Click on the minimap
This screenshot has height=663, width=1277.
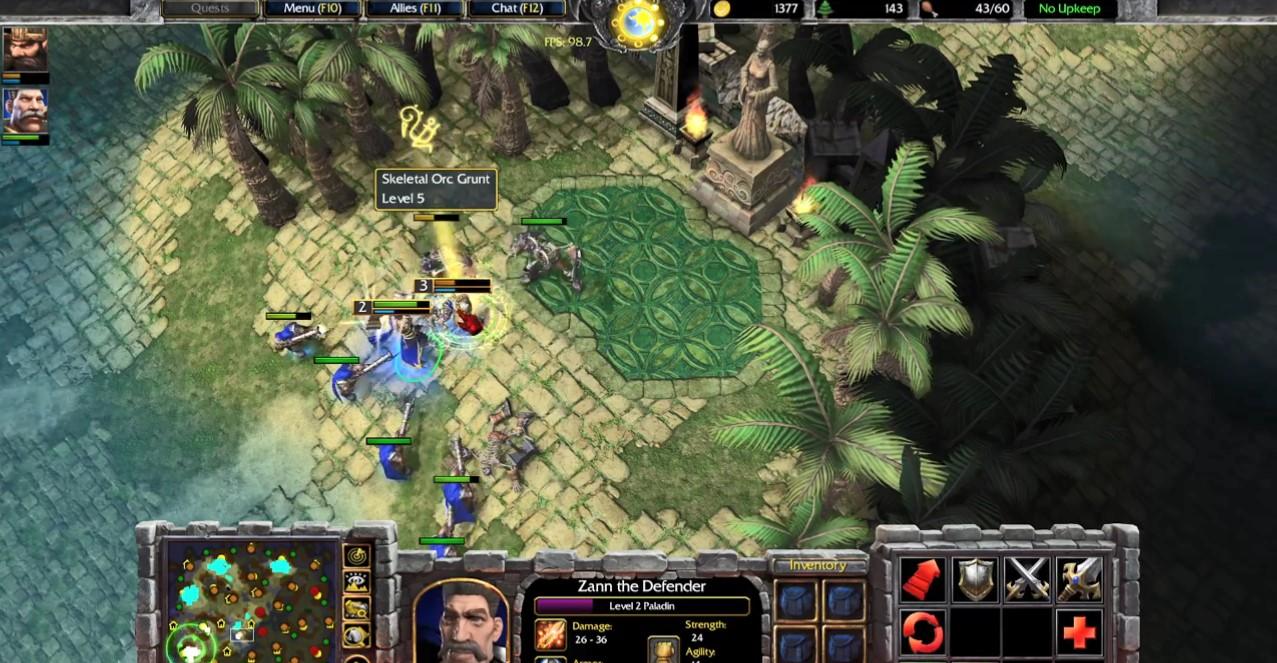pyautogui.click(x=250, y=600)
